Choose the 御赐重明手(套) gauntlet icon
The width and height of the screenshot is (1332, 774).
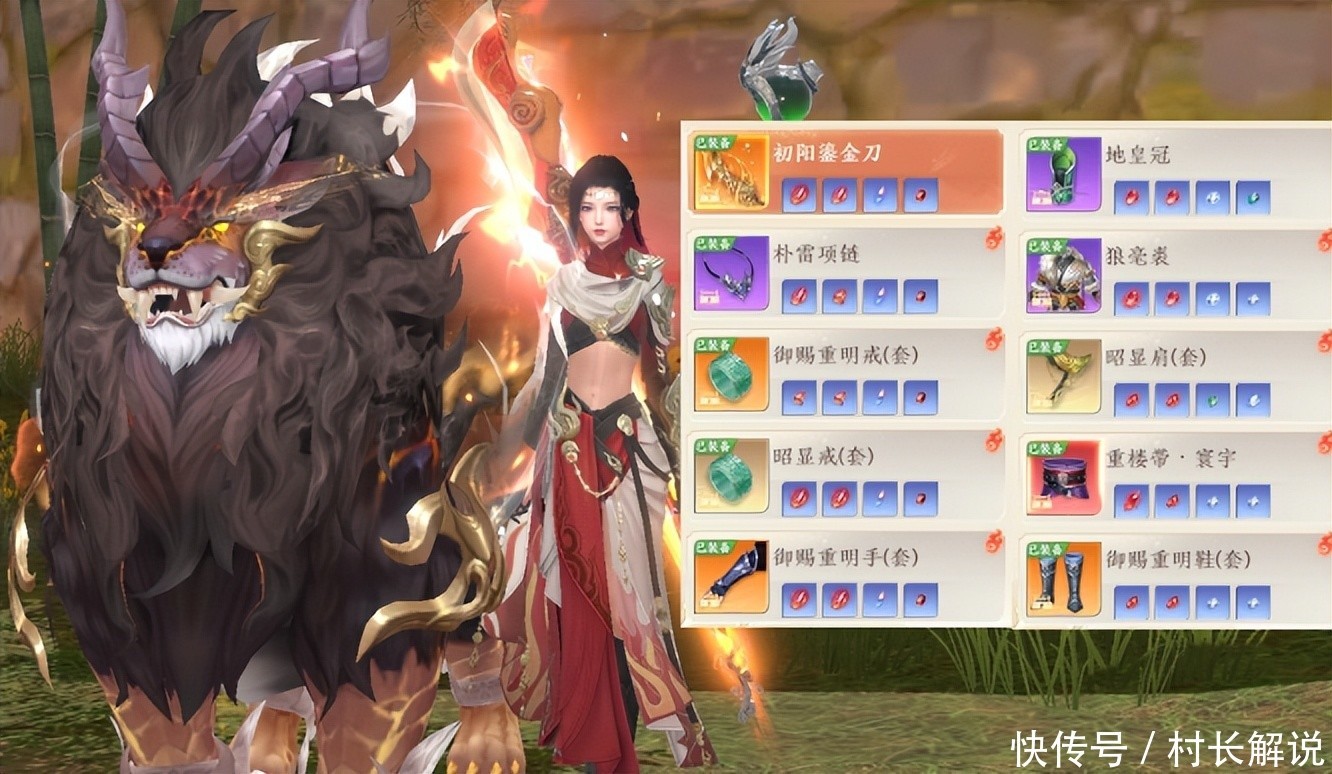point(731,577)
